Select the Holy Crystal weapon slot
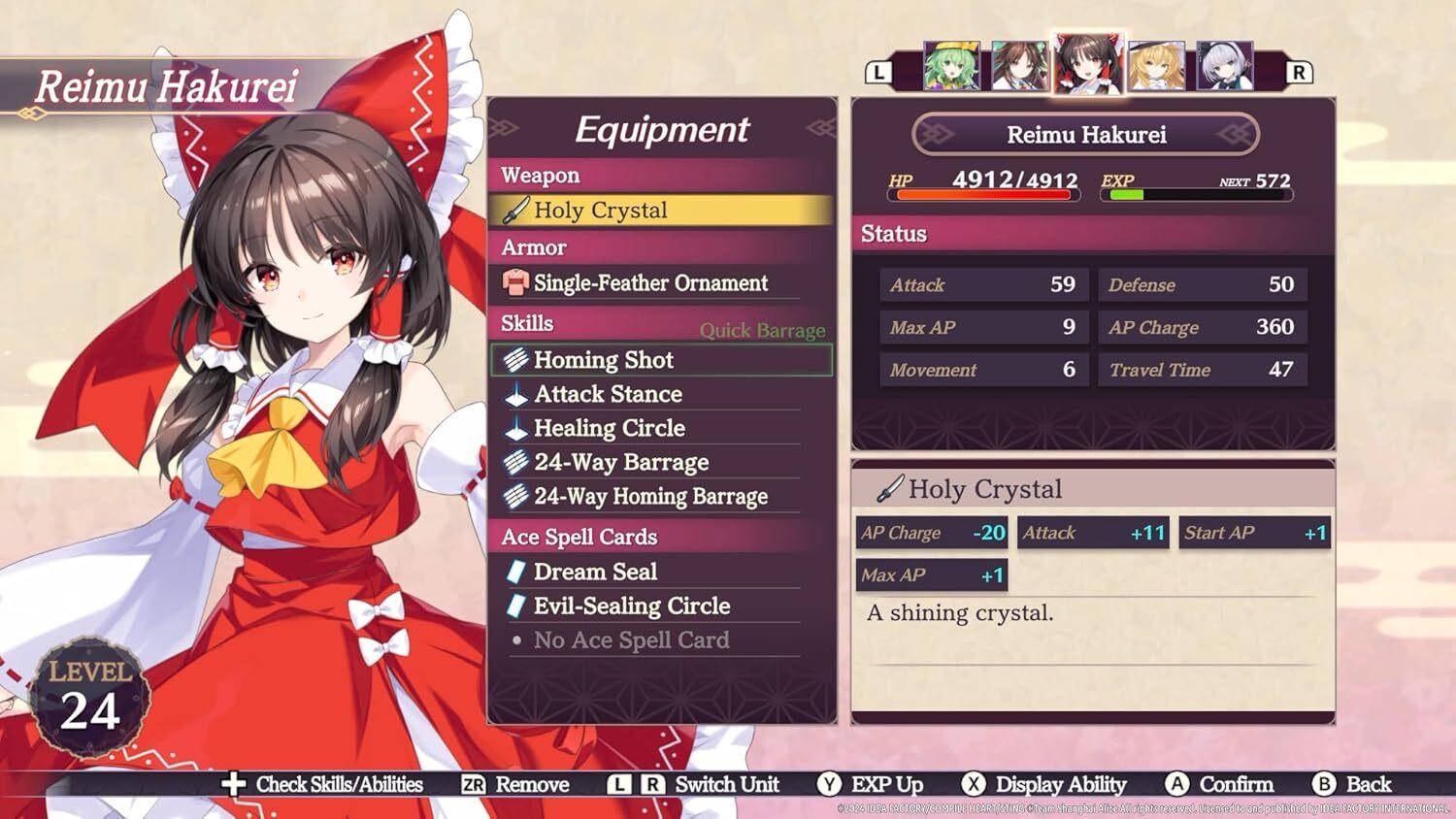Viewport: 1456px width, 819px height. pos(660,211)
